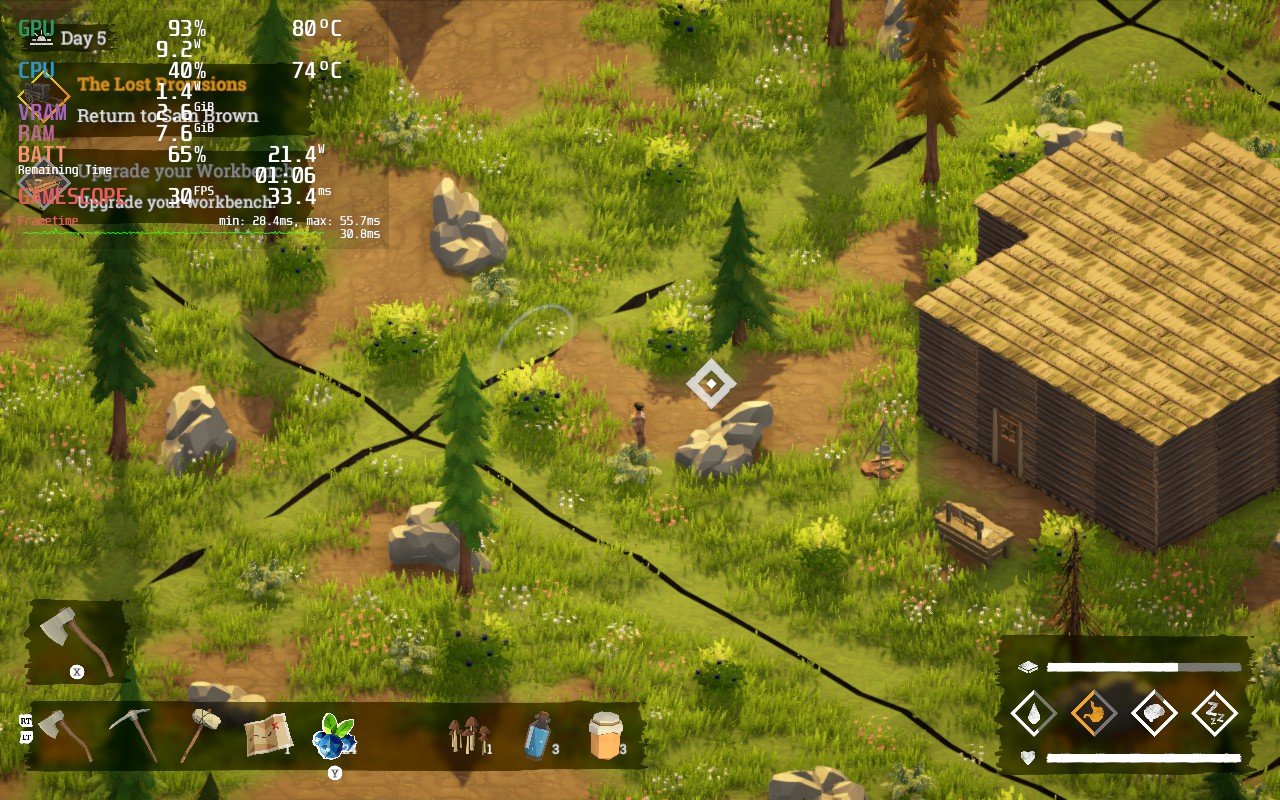Select the blueberries hotbar slot
The image size is (1280, 800).
333,737
